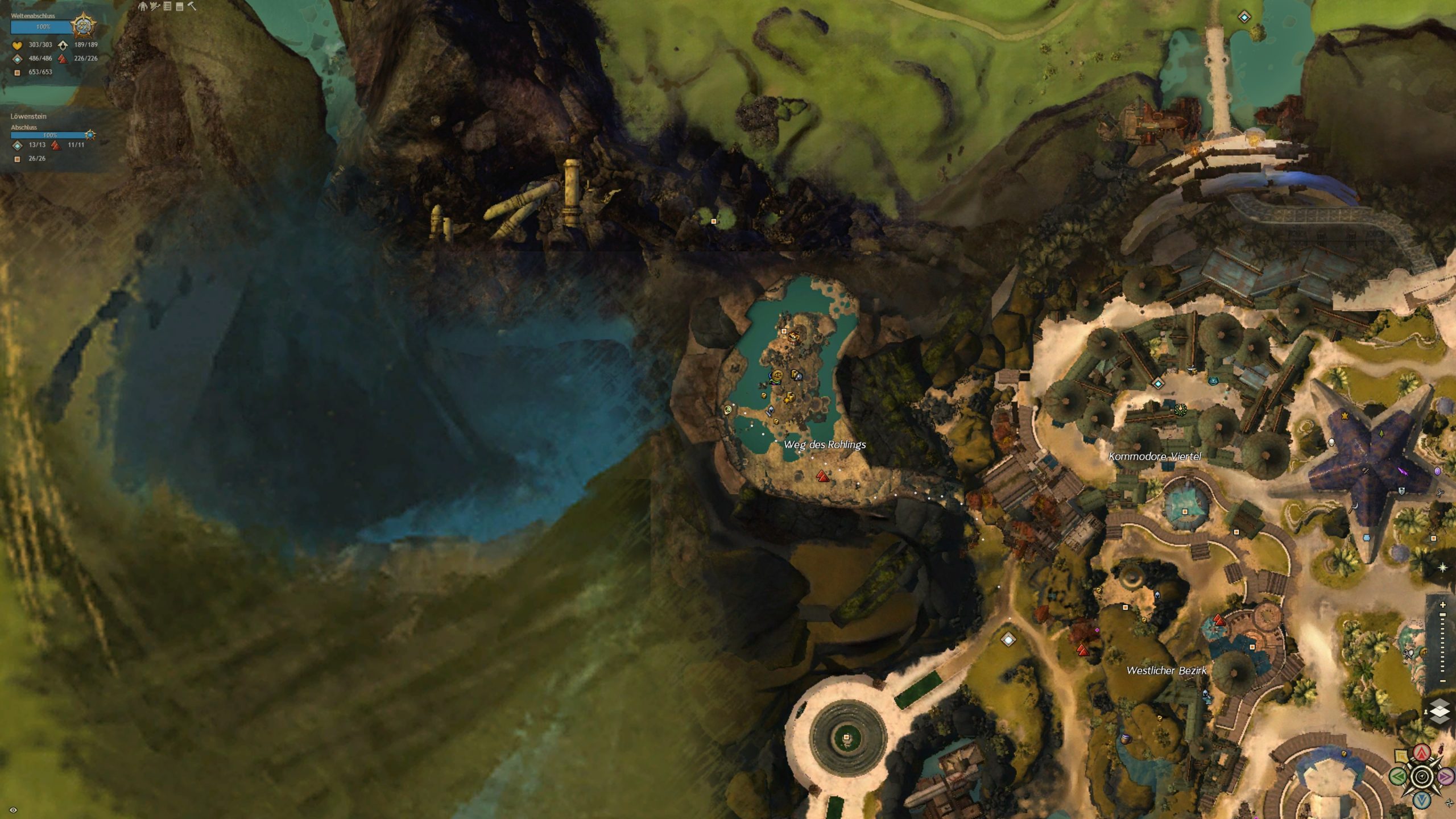This screenshot has height=819, width=1456.
Task: Click the red vista marker at Weg des Rohlings
Action: tap(822, 476)
